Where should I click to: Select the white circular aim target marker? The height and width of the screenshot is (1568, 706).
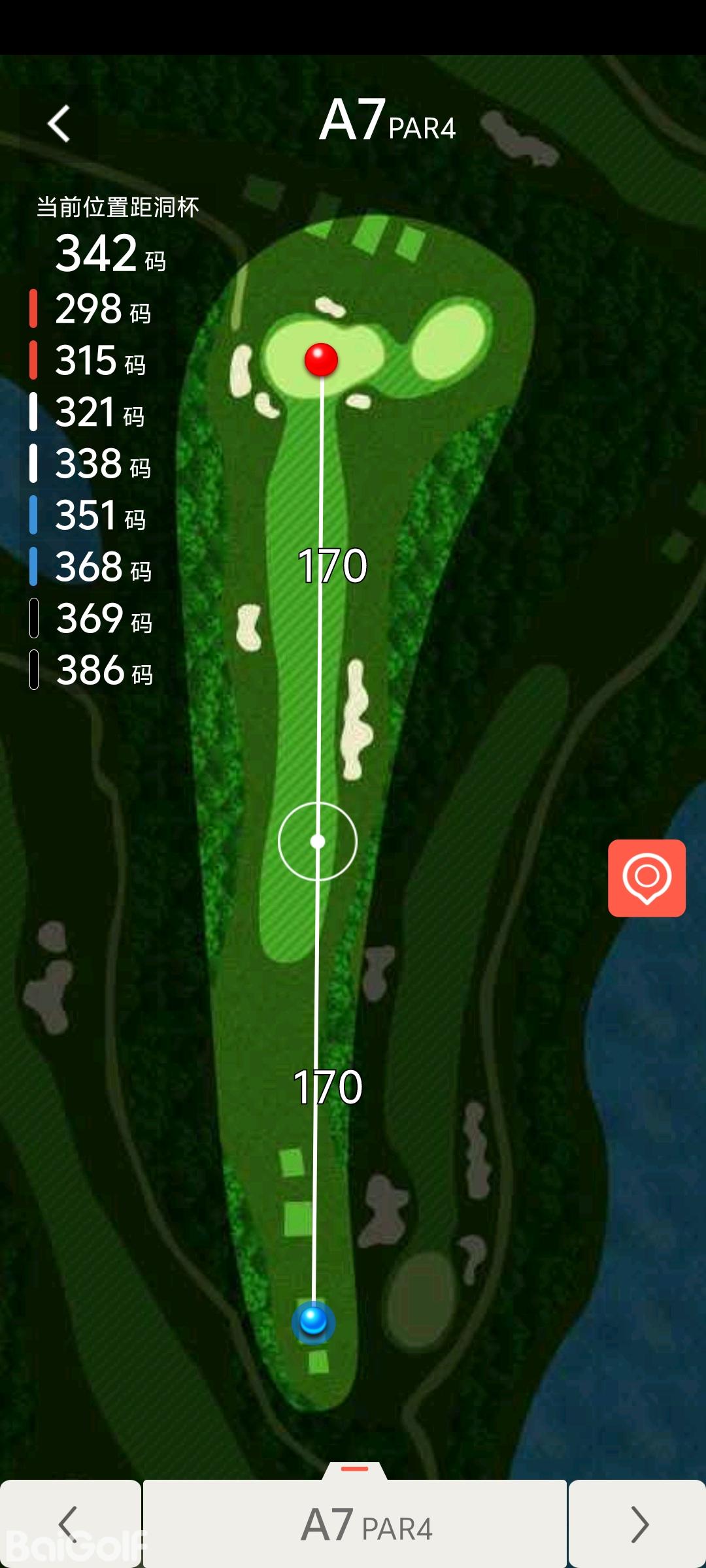(x=318, y=841)
